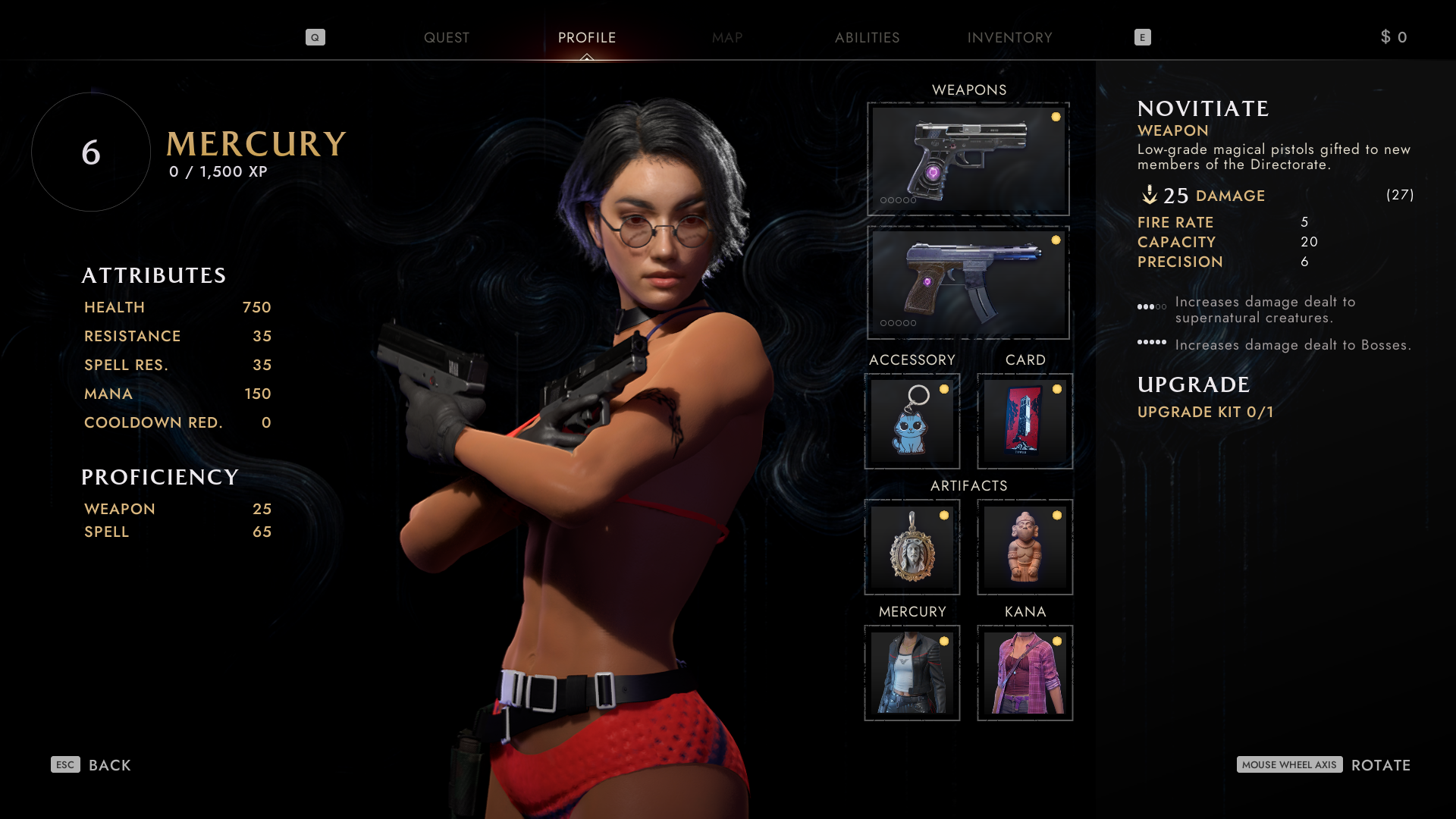Select Kana's pink plaid outfit

1025,673
